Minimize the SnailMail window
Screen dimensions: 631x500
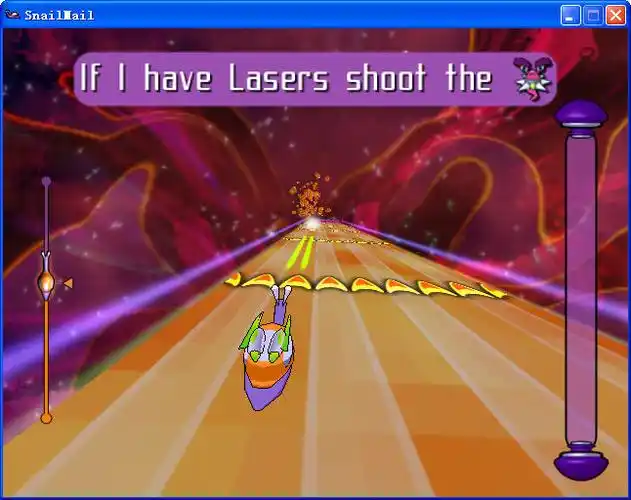[569, 15]
